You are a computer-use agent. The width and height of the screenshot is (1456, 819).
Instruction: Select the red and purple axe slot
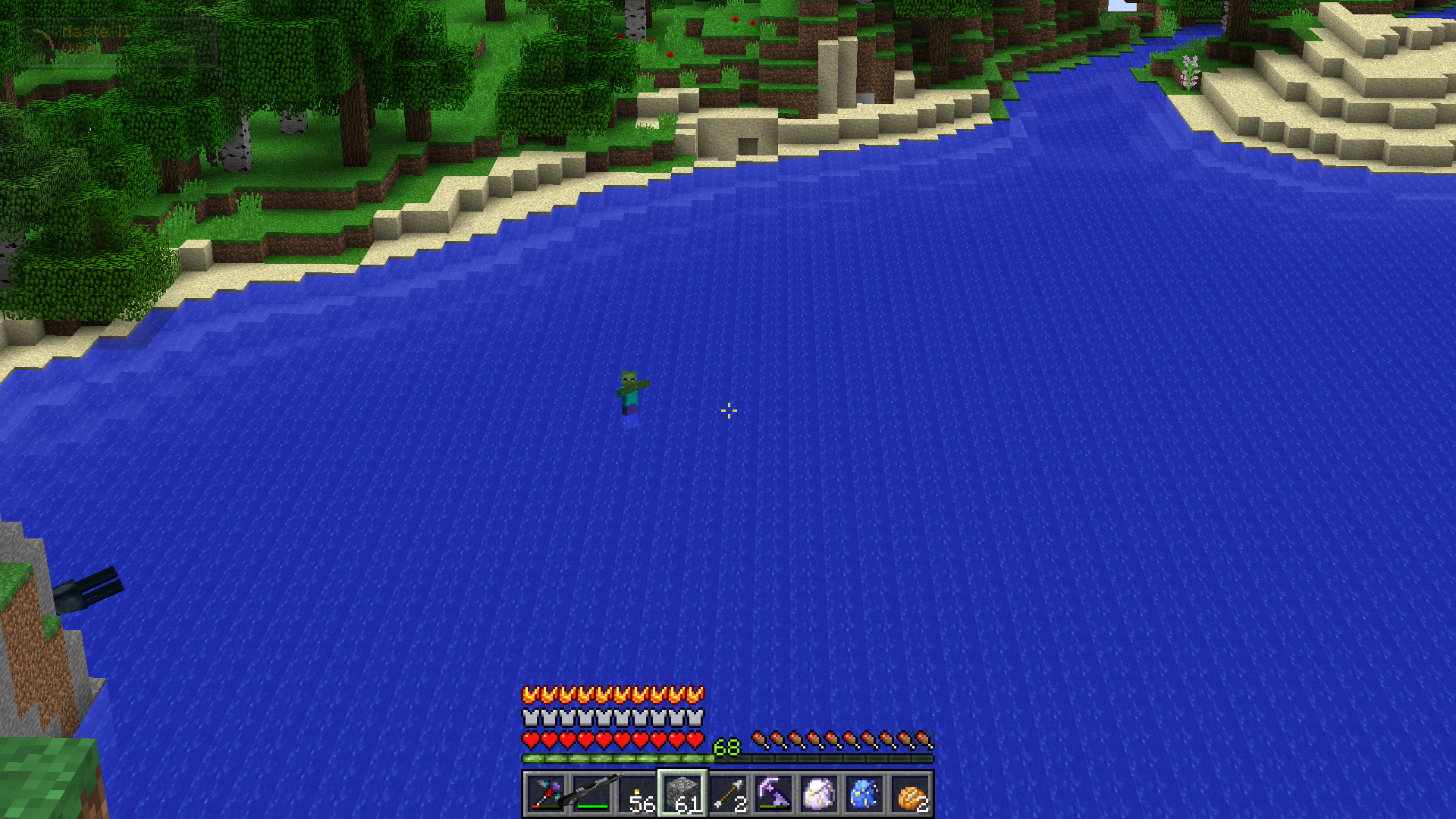546,794
